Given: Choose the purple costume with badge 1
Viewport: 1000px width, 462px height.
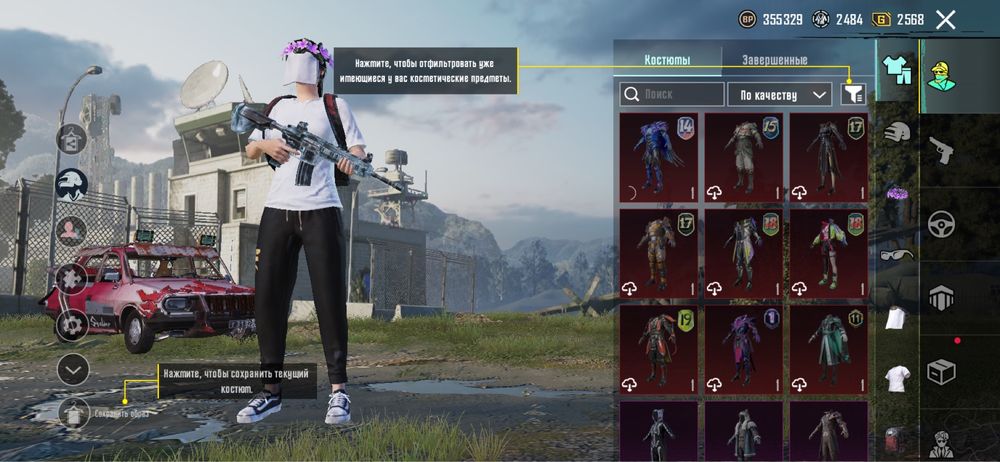Looking at the screenshot, I should tap(744, 349).
